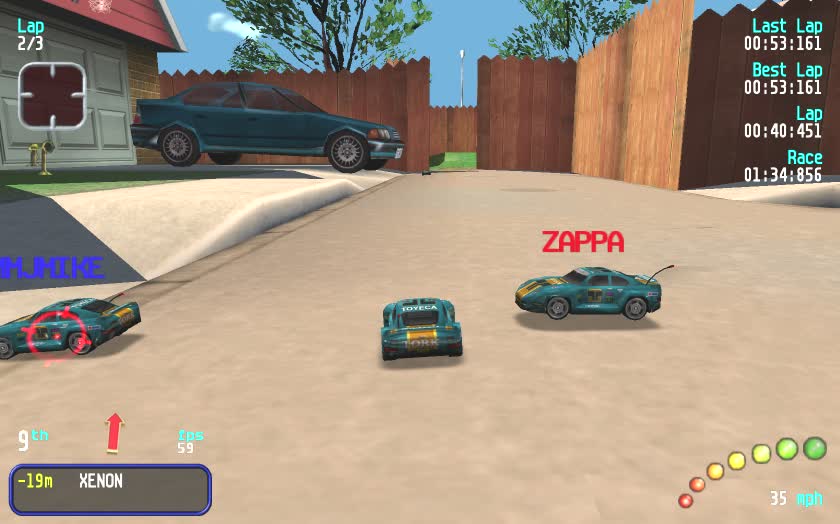Click the empty weapon pickup slot

(x=53, y=96)
